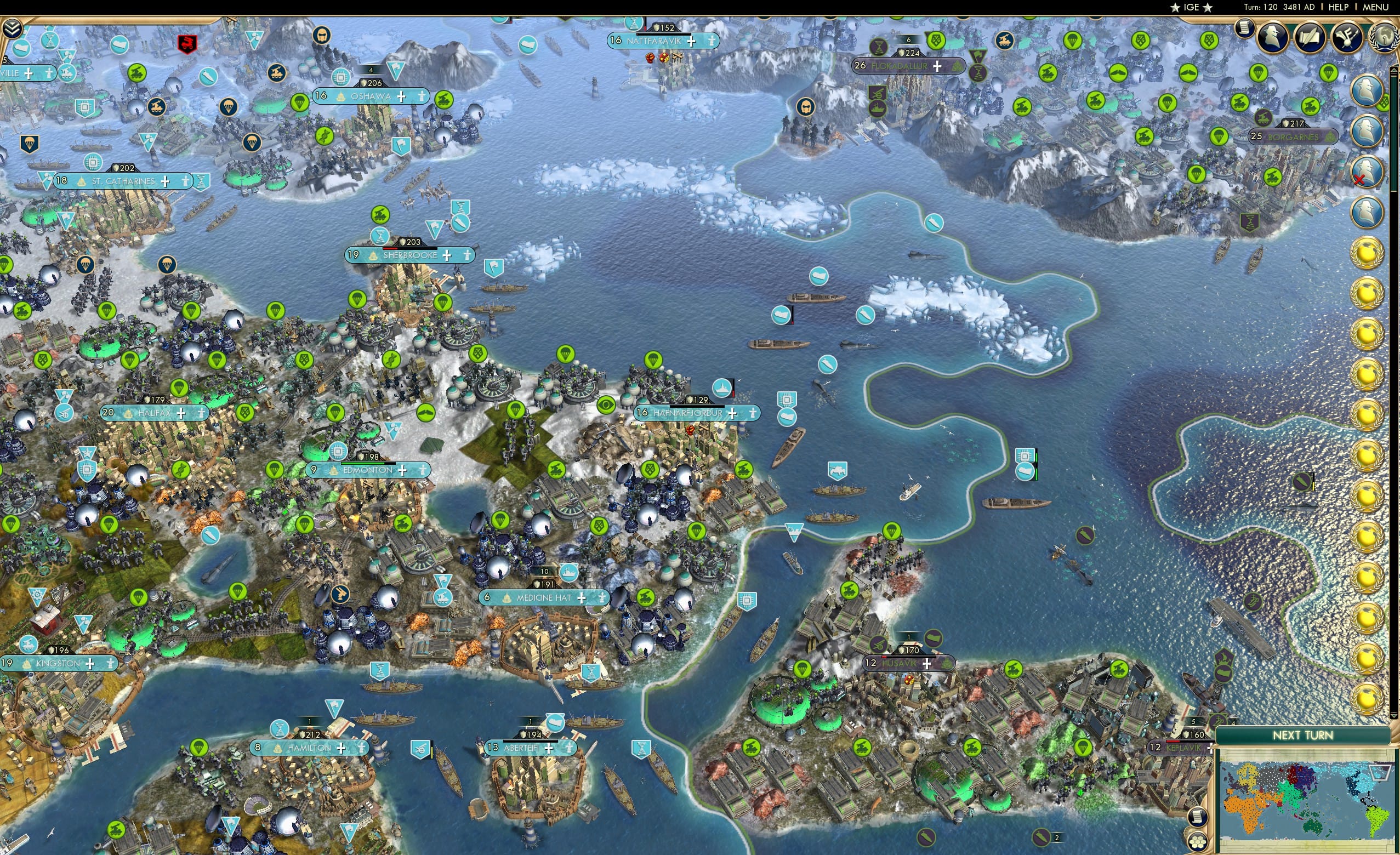Expand the Edmonton city banner plus button
This screenshot has height=855, width=1400.
click(403, 470)
